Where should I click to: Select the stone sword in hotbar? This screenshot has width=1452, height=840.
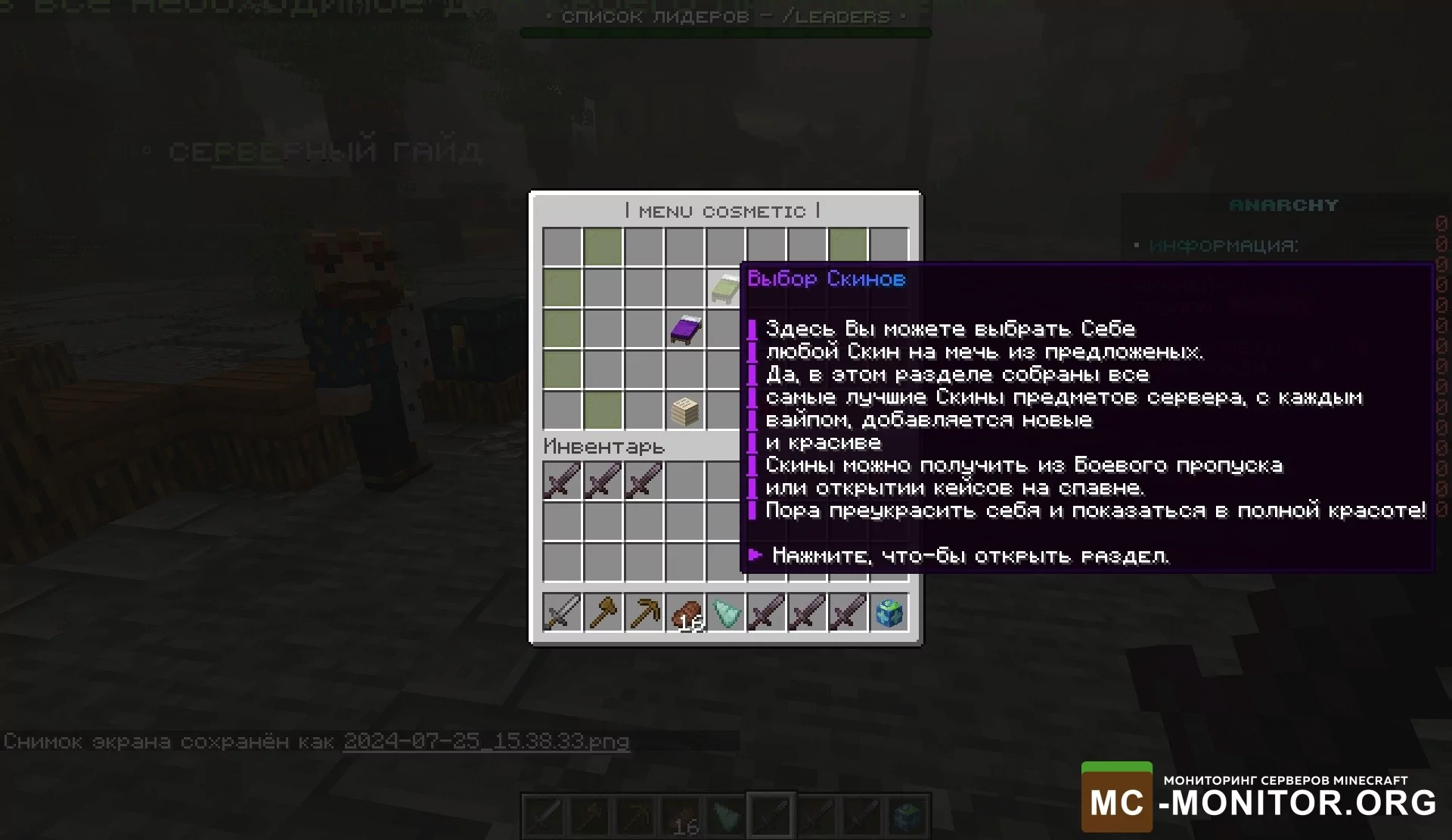[562, 612]
